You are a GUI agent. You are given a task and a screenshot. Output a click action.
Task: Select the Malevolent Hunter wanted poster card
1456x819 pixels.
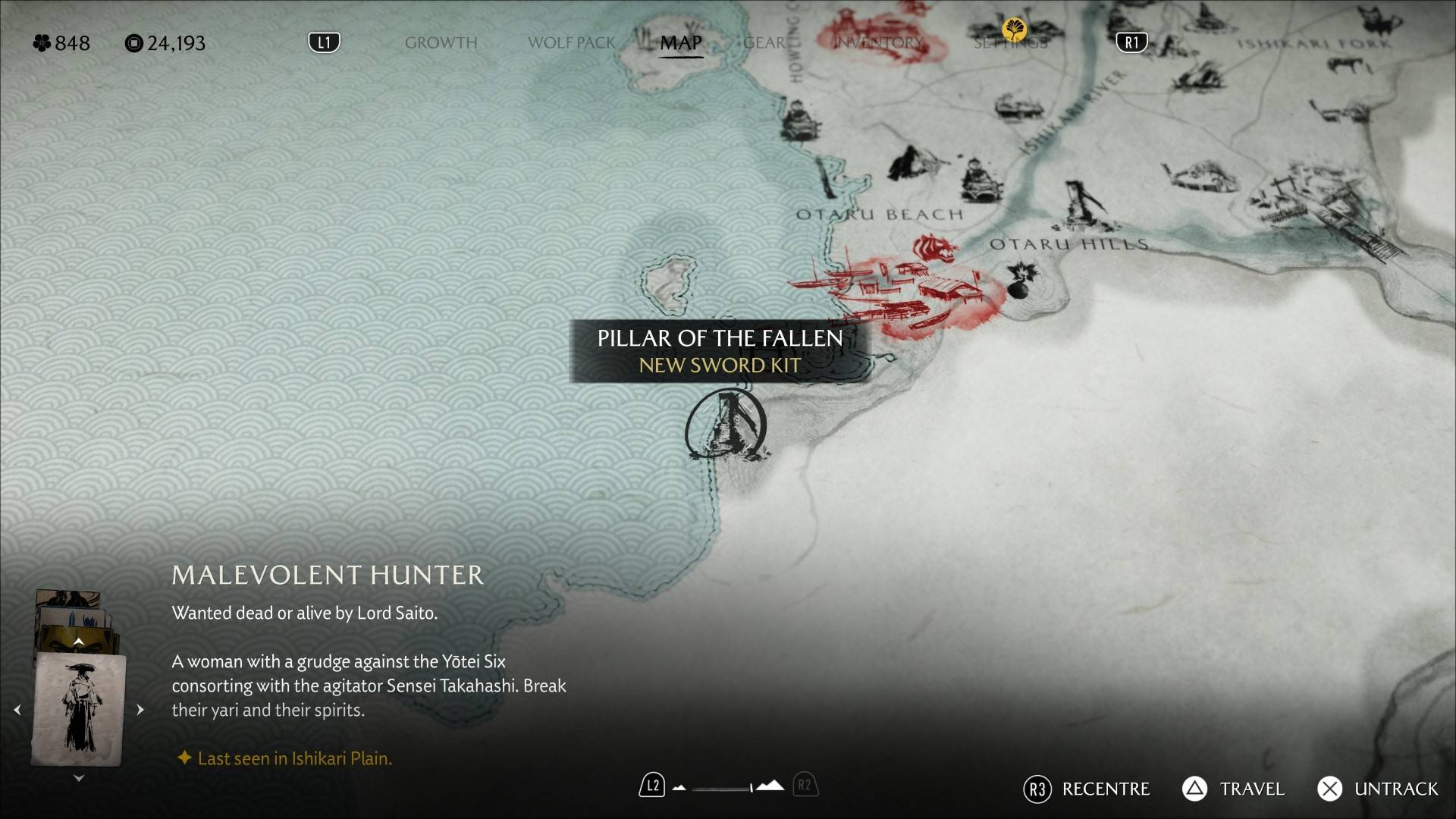pyautogui.click(x=79, y=710)
